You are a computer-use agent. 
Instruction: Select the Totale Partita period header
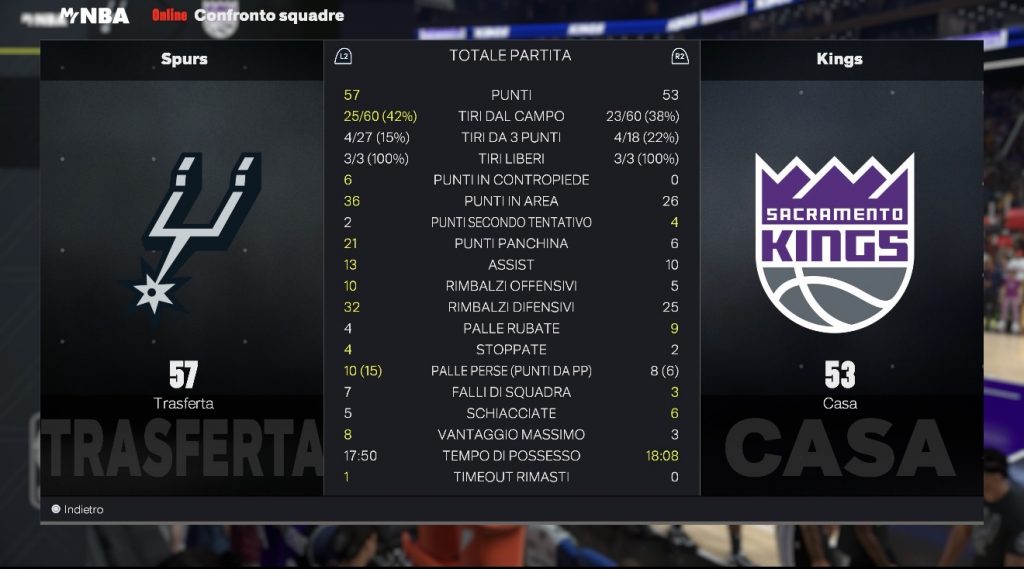(510, 56)
